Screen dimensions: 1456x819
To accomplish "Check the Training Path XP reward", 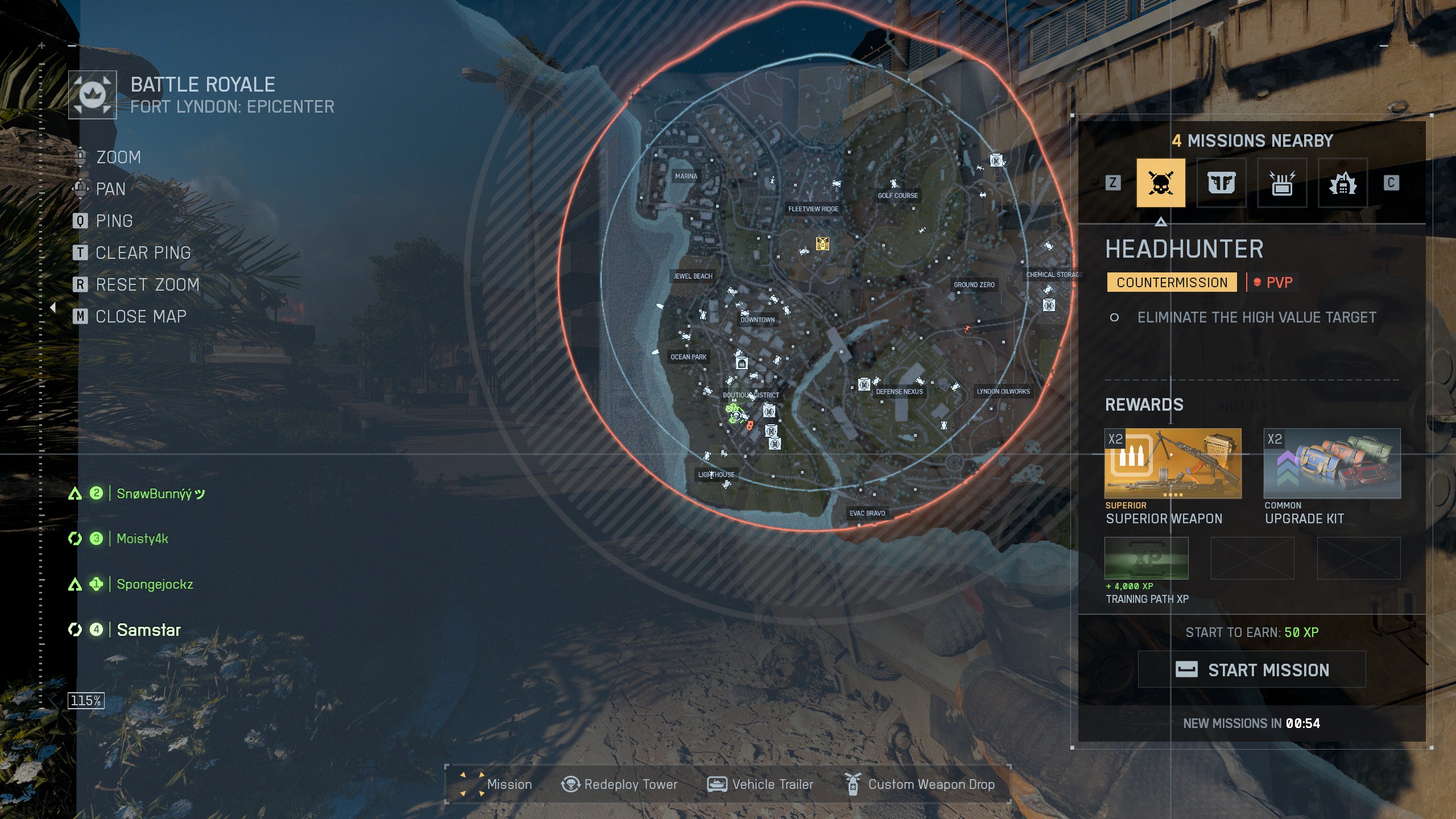I will click(x=1146, y=559).
